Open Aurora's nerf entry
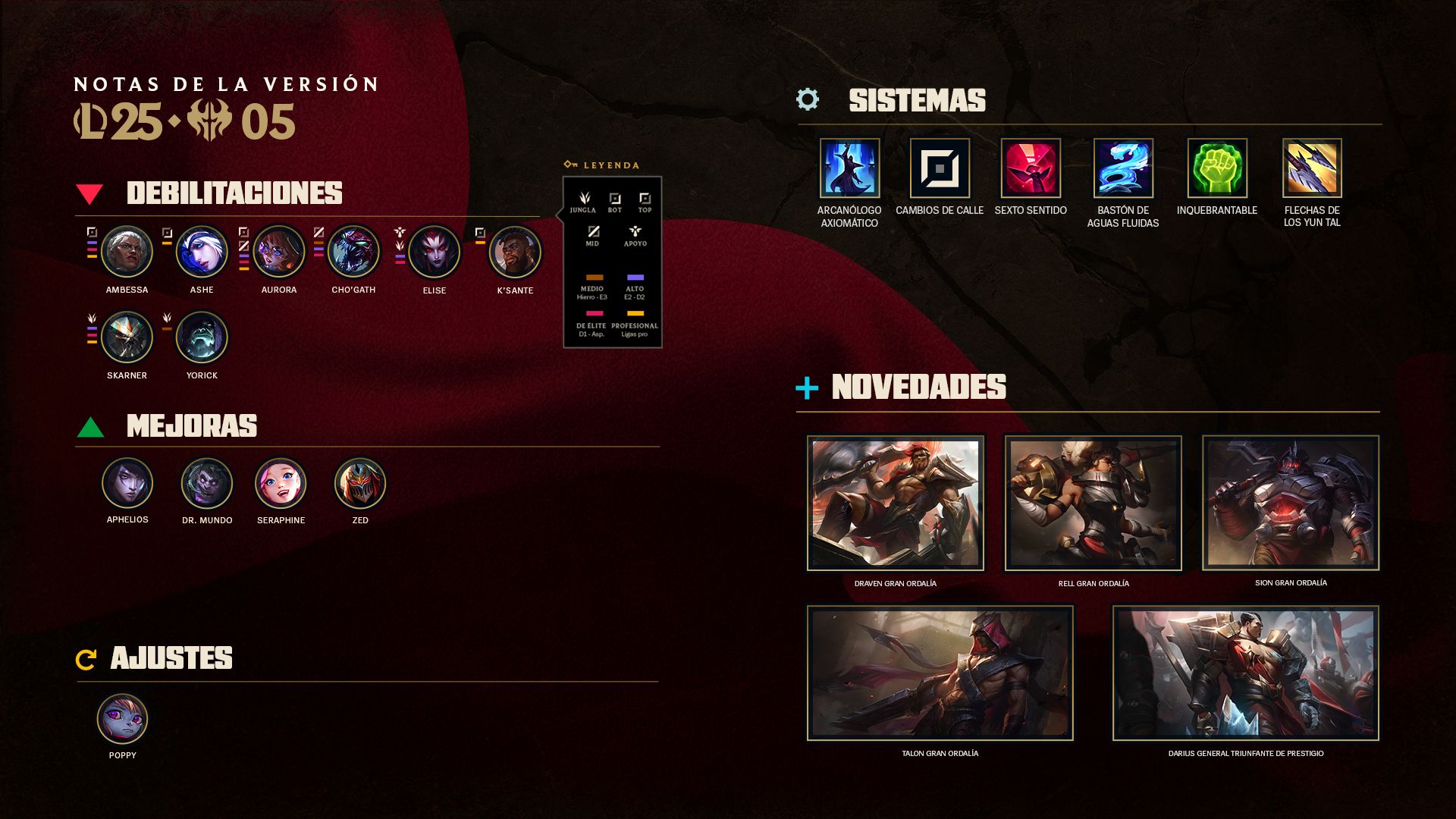The height and width of the screenshot is (819, 1456). point(278,252)
